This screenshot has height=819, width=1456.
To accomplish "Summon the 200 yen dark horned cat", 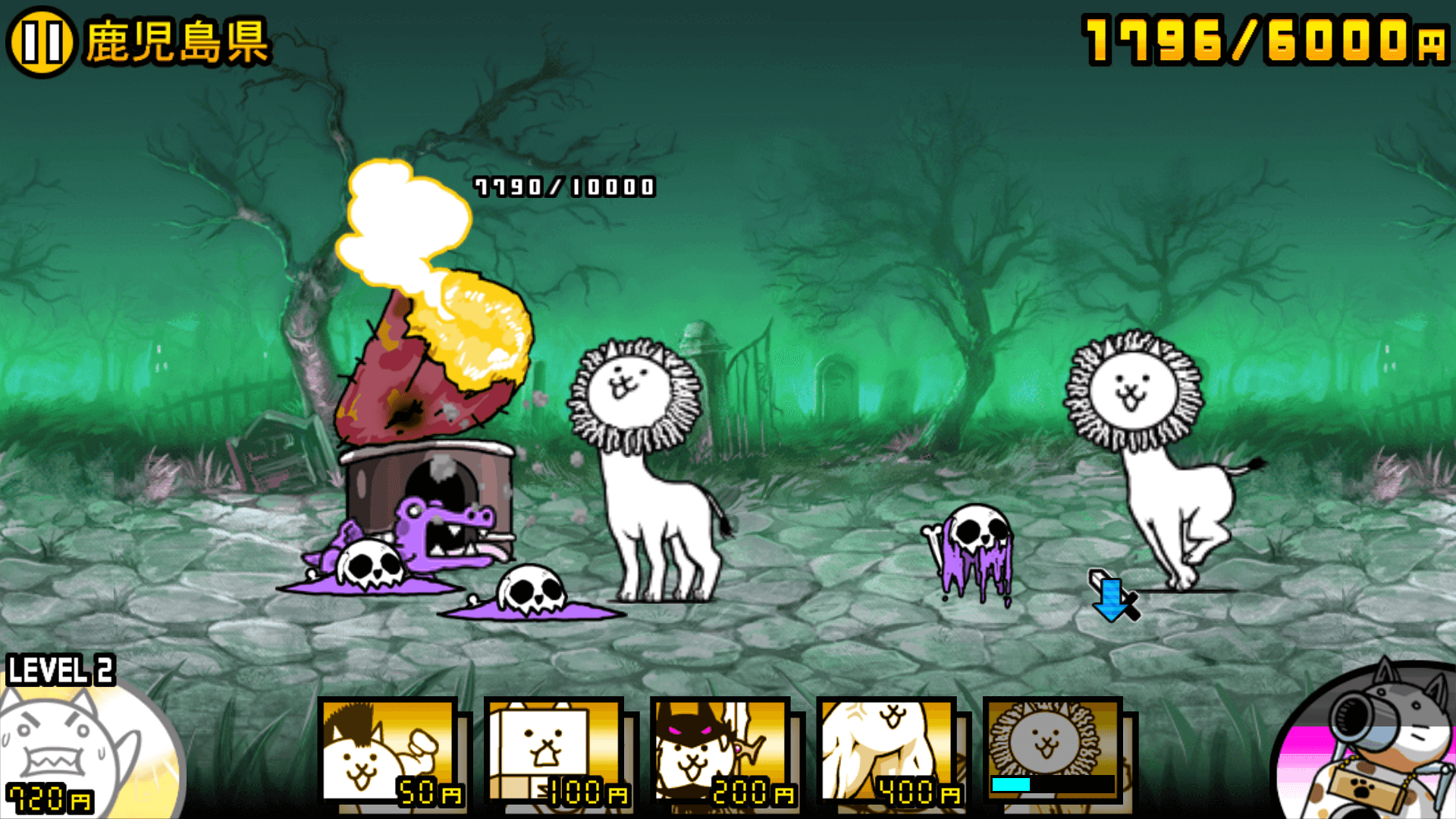I will 721,751.
